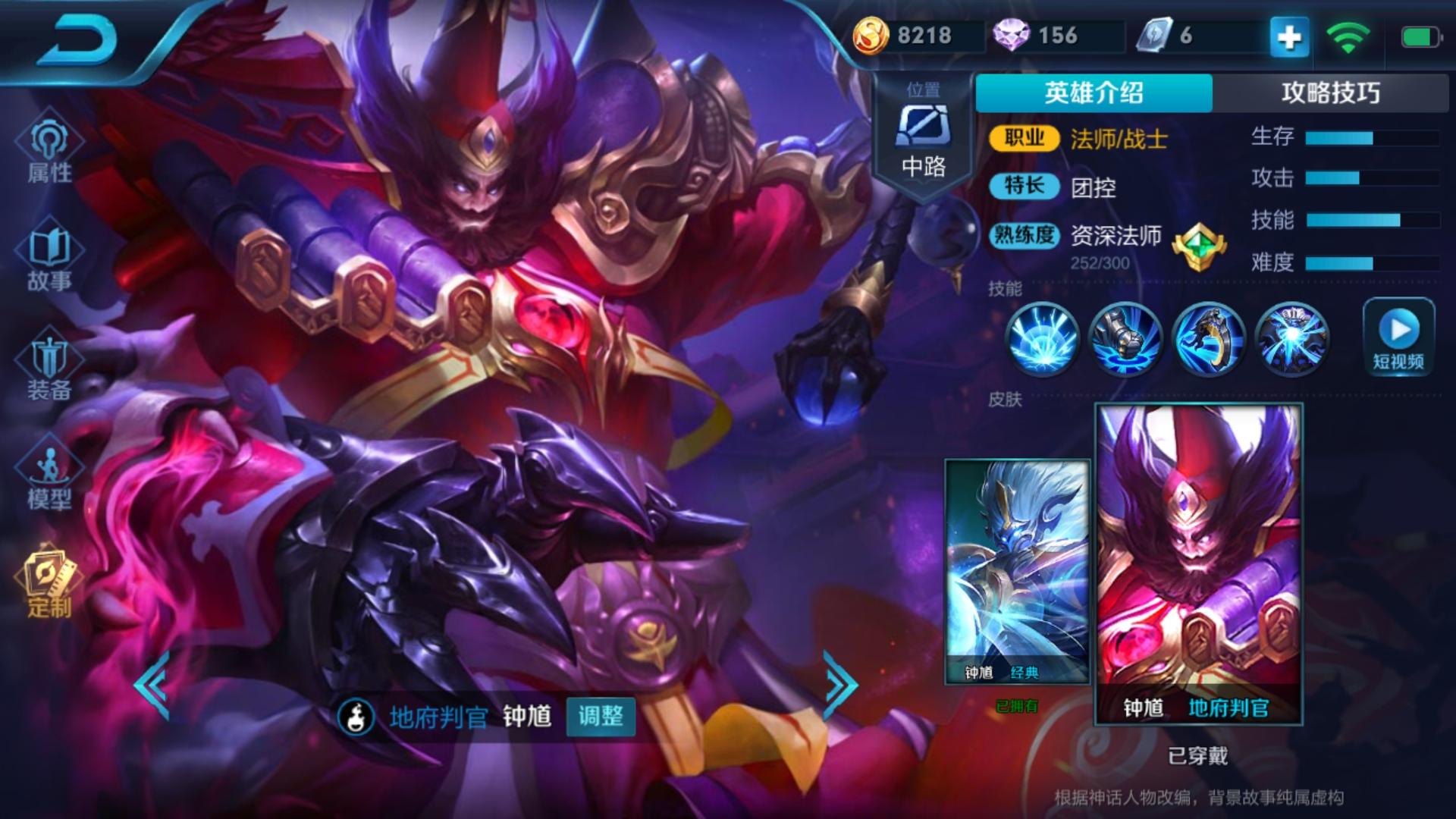The width and height of the screenshot is (1456, 819).
Task: Select the armored gauntlet skill icon
Action: coord(1125,338)
